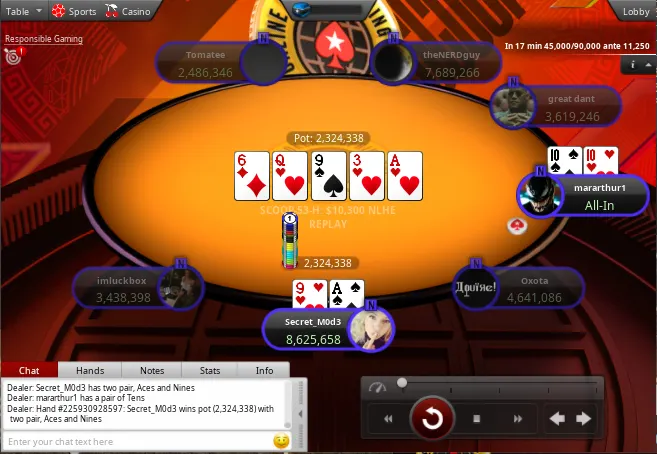Open the Responsible Gaming link
This screenshot has width=657, height=454.
coord(43,40)
